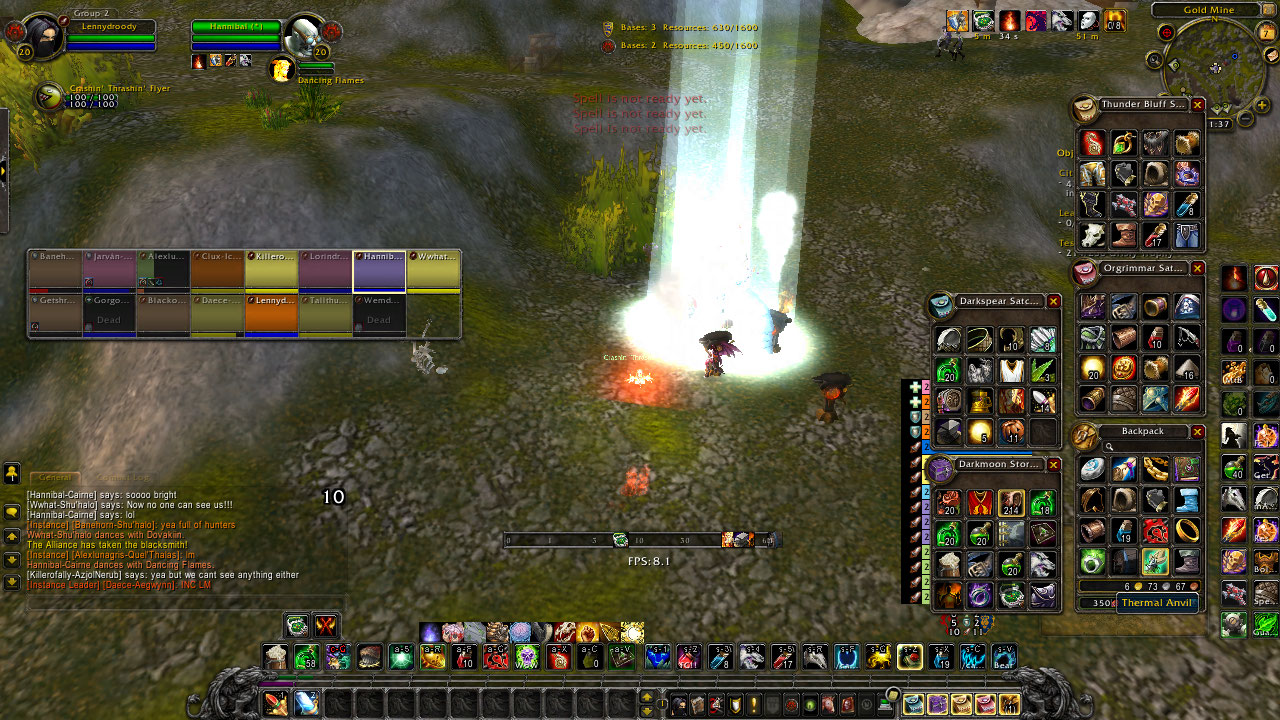Close the Thunder Bluff Satchel bag

[1197, 105]
